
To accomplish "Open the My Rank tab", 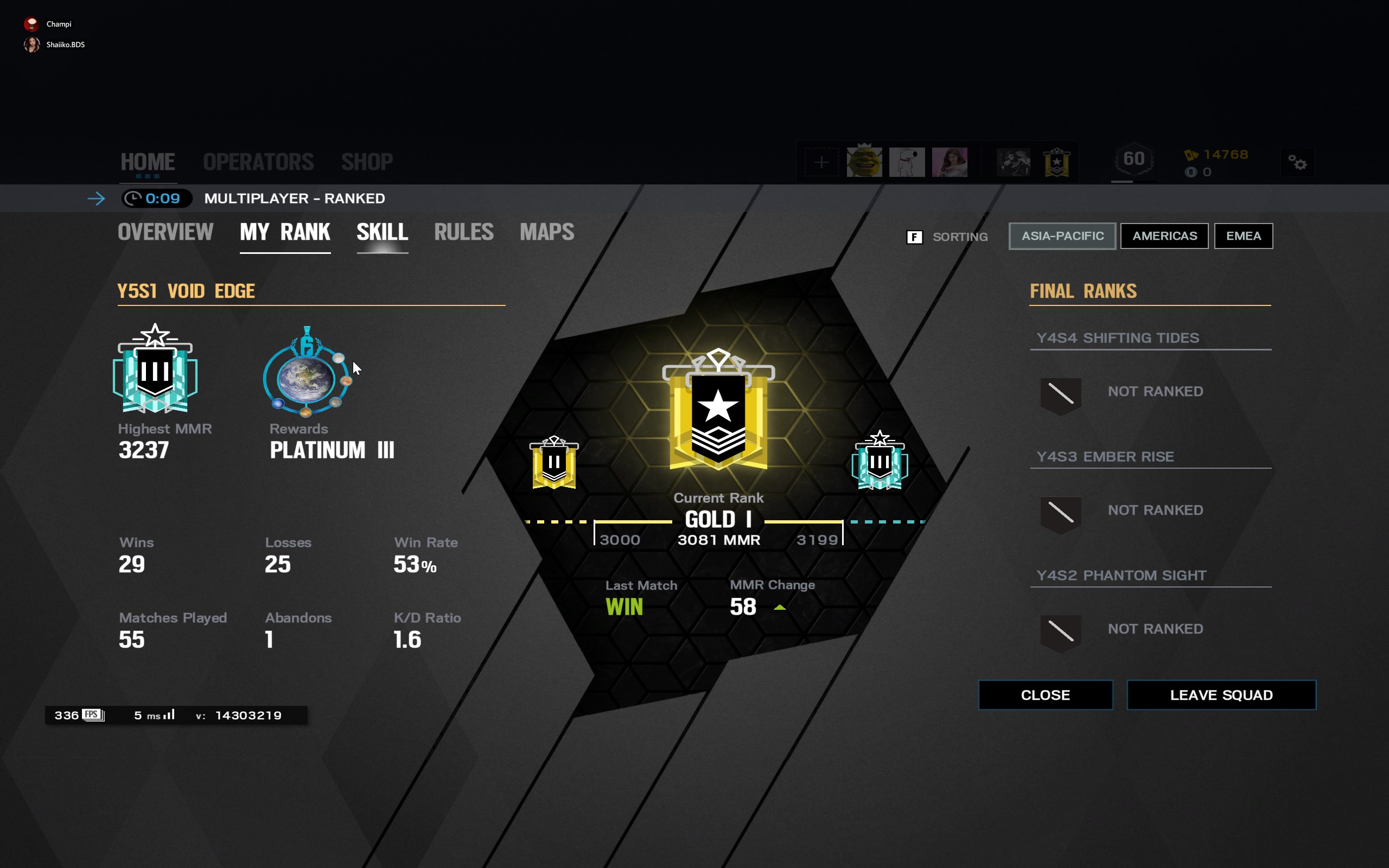I will point(285,233).
